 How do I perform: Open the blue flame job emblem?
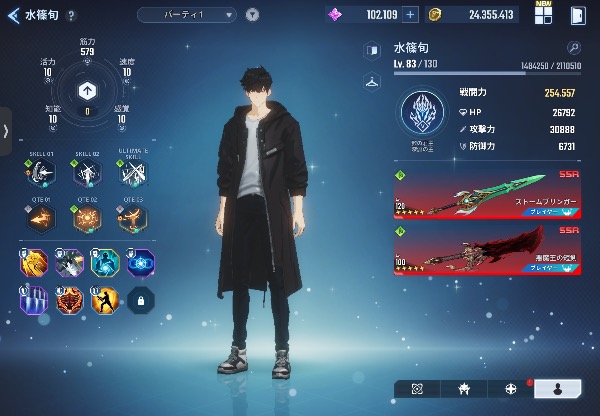(x=424, y=112)
